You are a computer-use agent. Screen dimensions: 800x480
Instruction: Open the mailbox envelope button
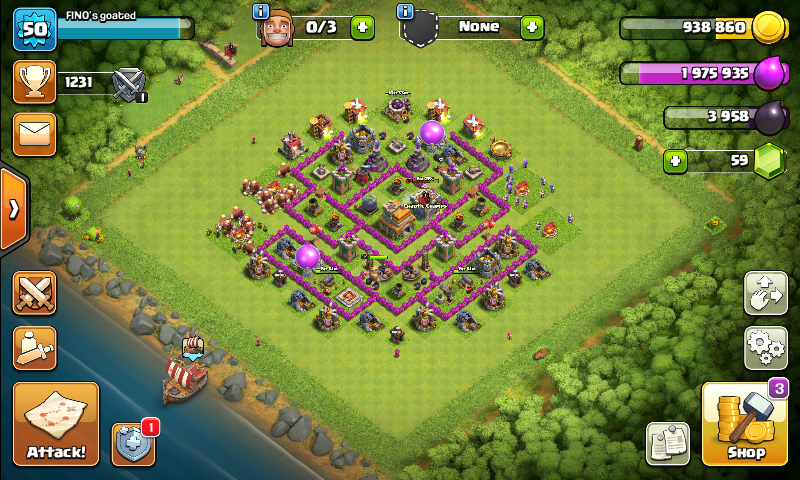[x=34, y=134]
